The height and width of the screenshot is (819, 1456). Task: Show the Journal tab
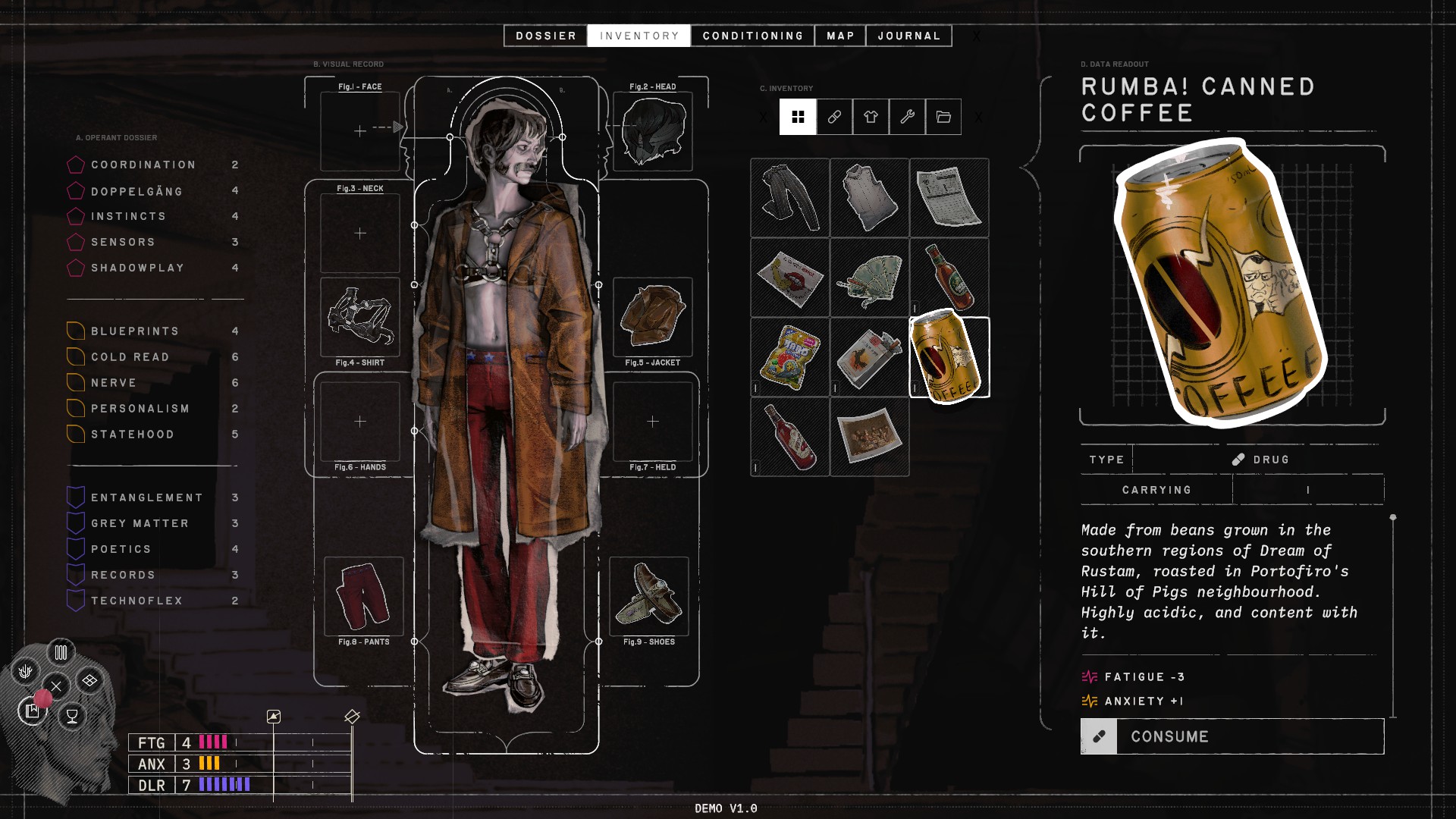click(908, 36)
